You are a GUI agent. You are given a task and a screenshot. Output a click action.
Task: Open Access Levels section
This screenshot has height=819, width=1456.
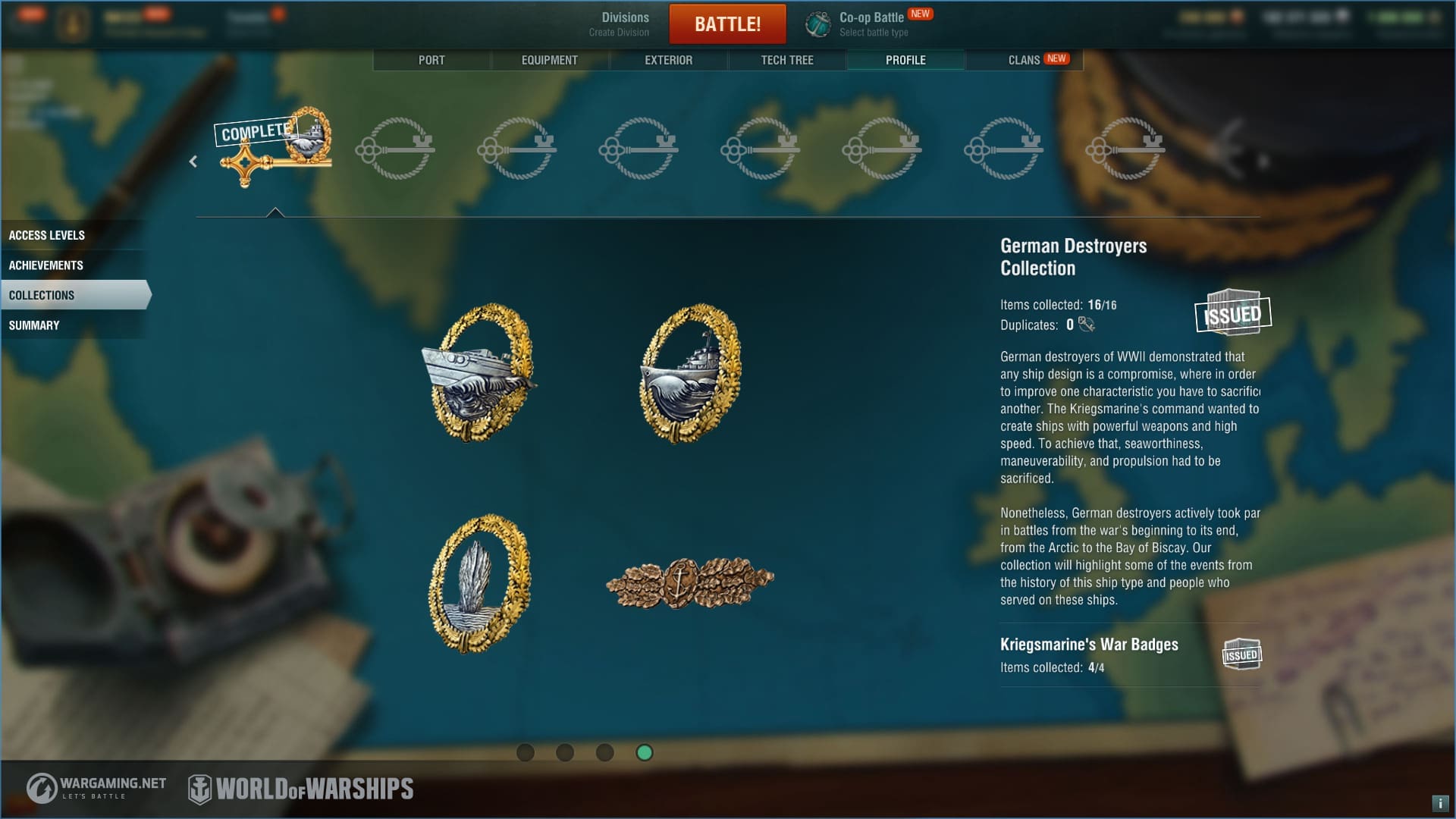[47, 235]
